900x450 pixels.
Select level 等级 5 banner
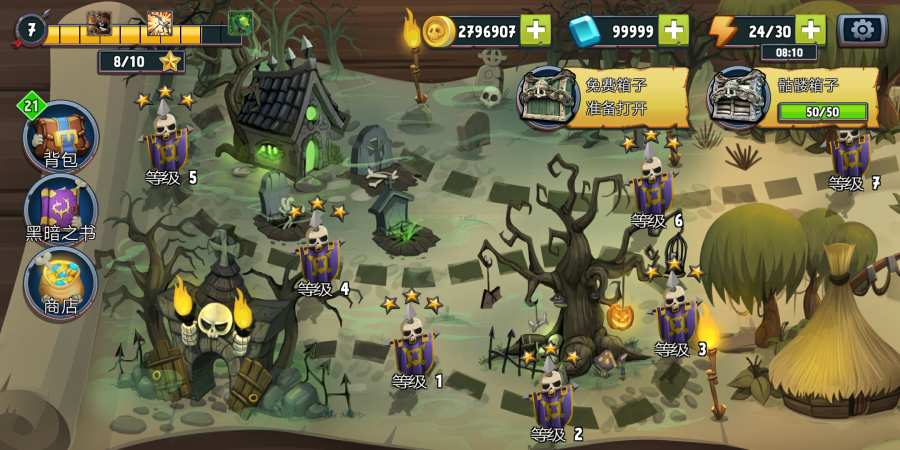tap(167, 142)
